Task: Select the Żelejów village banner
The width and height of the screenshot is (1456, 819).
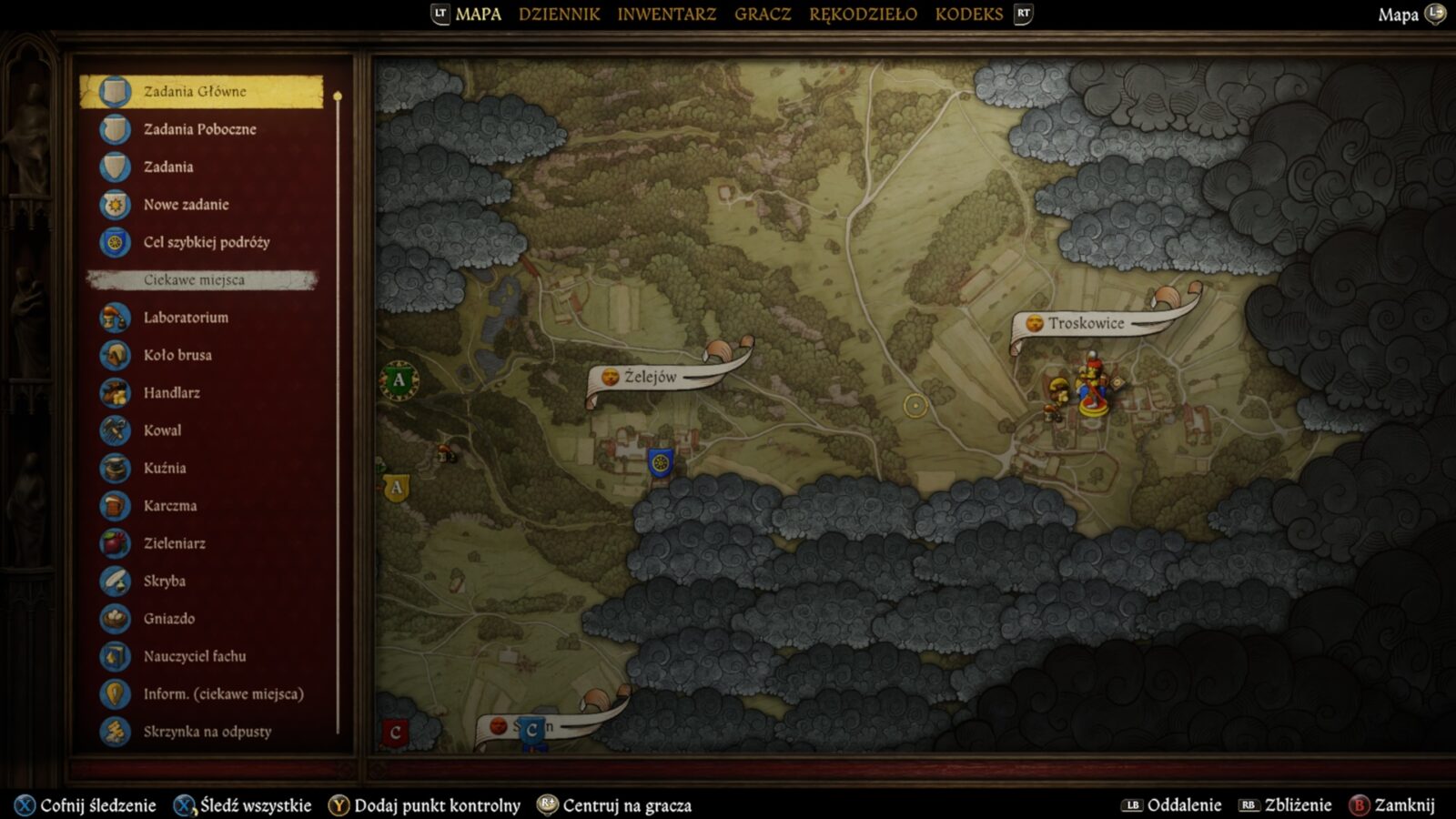Action: coord(650,377)
